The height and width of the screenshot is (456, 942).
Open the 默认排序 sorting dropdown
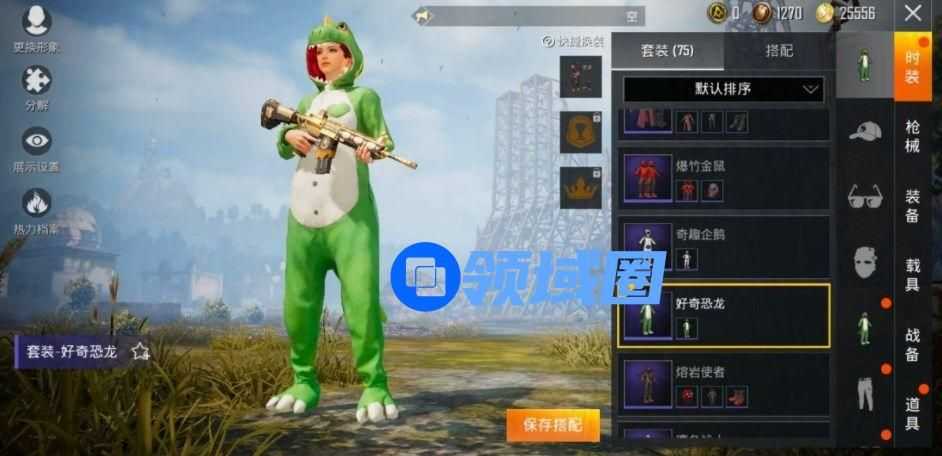(723, 89)
